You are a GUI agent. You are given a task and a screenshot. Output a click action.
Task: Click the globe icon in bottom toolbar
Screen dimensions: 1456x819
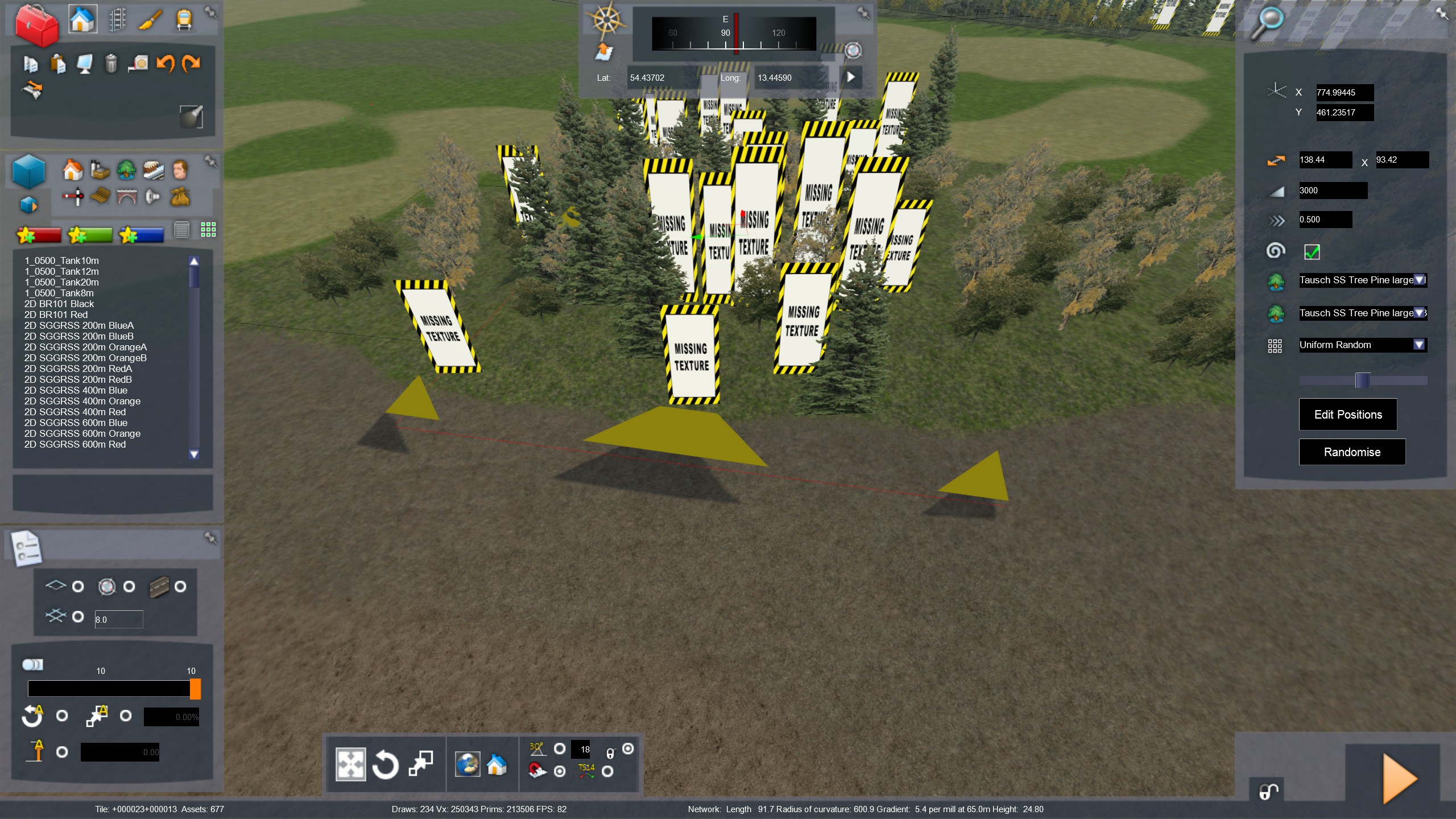467,764
